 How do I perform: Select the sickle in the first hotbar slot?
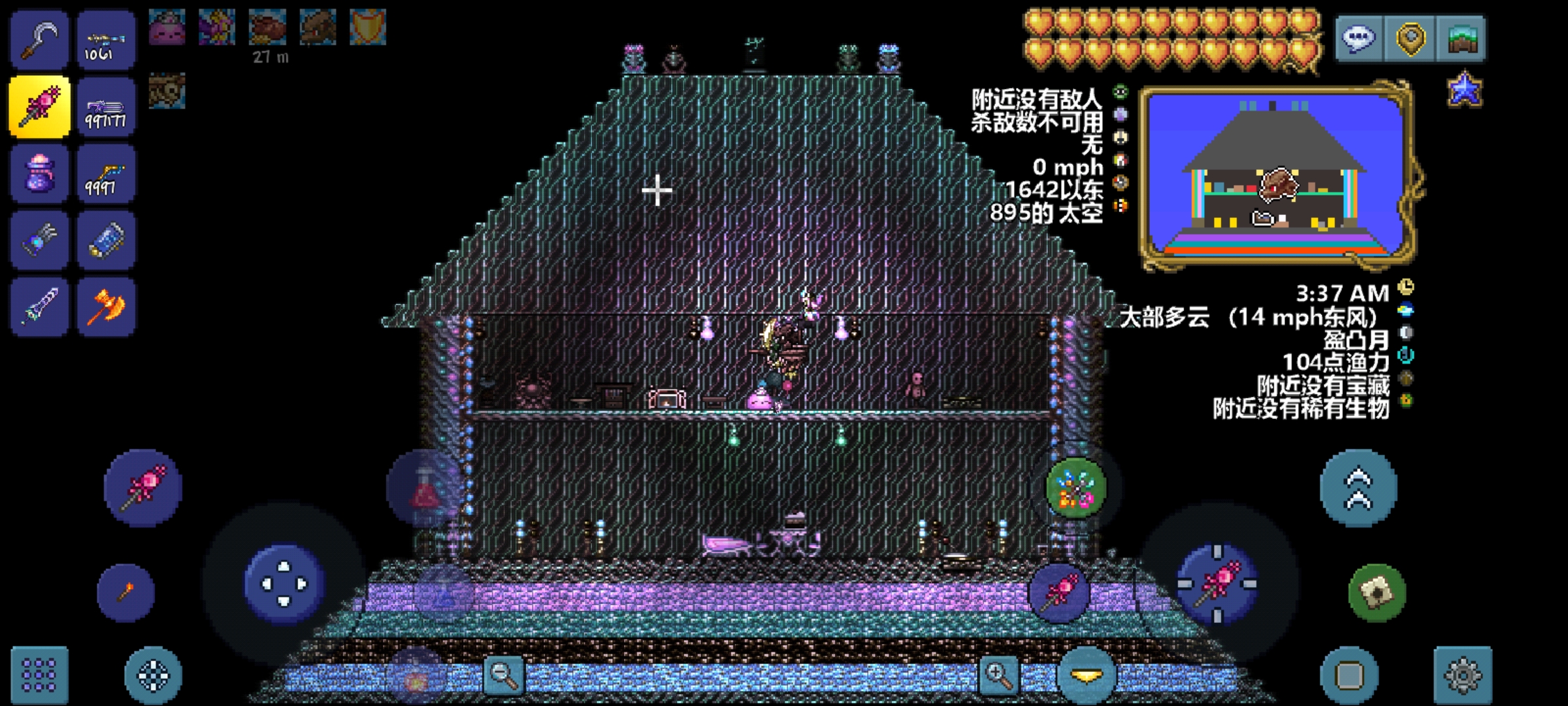pyautogui.click(x=39, y=41)
